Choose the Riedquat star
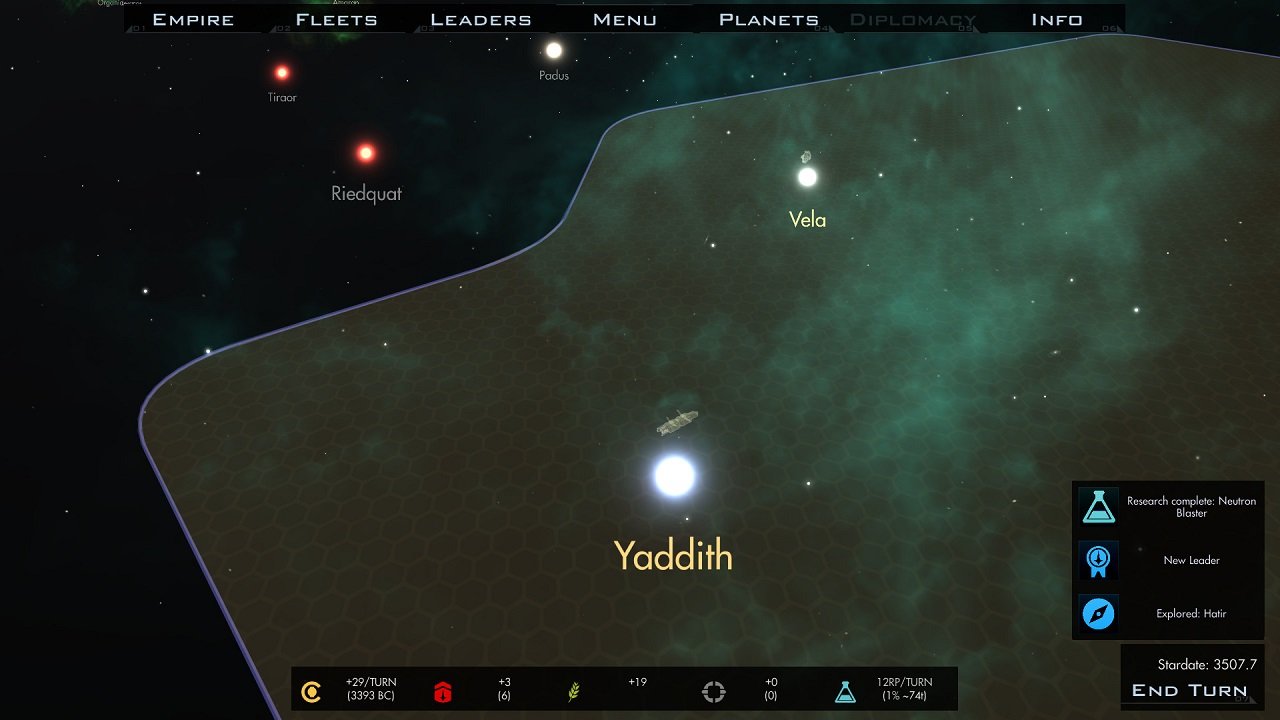The width and height of the screenshot is (1280, 720). click(x=366, y=153)
